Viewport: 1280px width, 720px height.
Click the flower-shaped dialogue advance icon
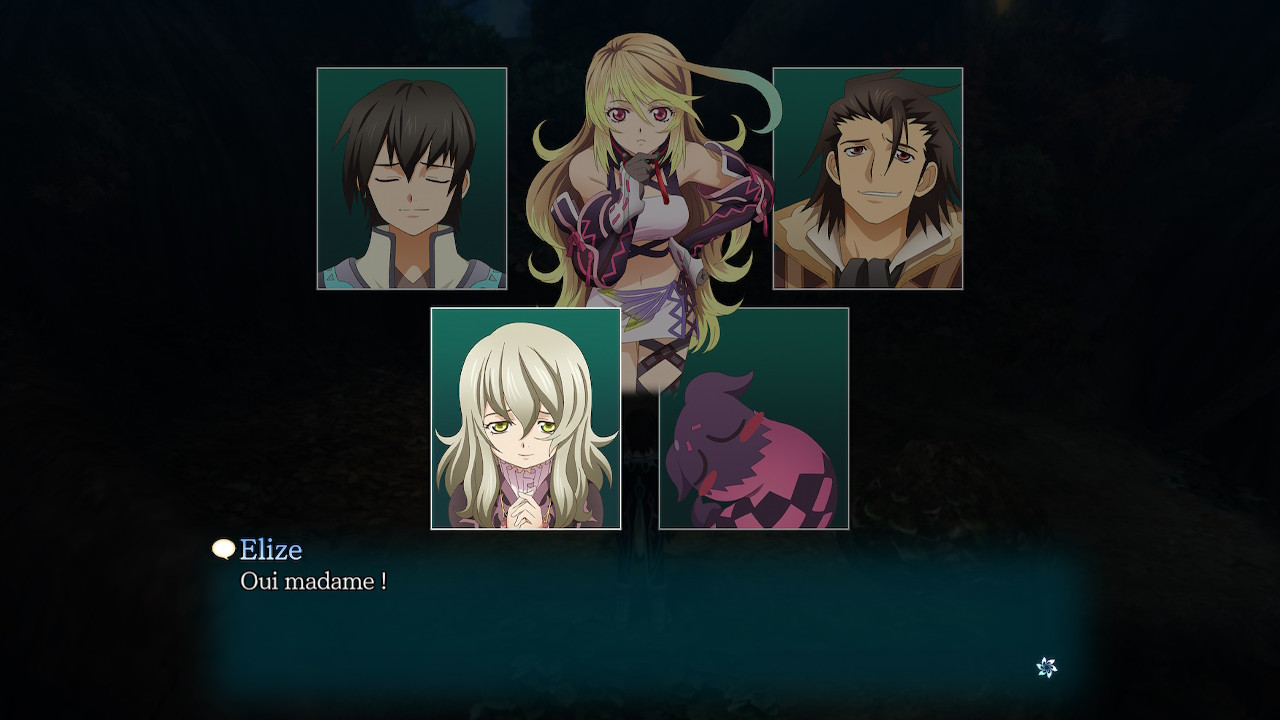click(1046, 667)
